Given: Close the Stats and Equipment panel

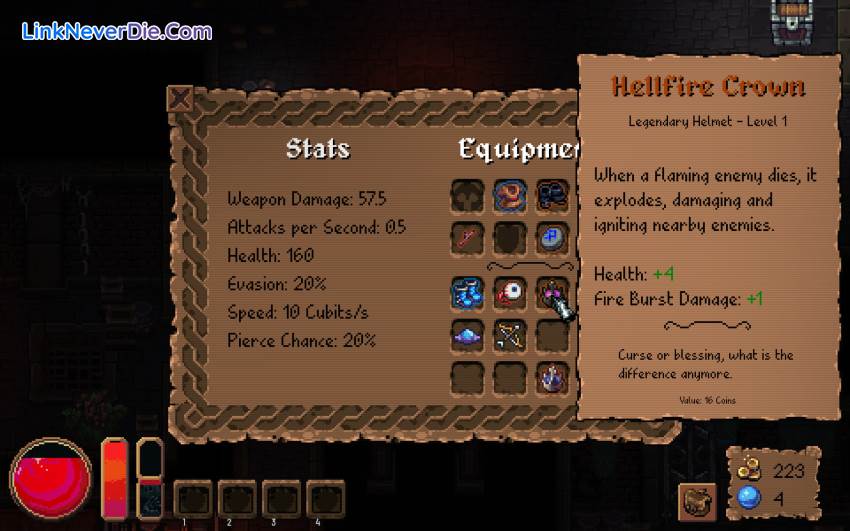Looking at the screenshot, I should [180, 98].
